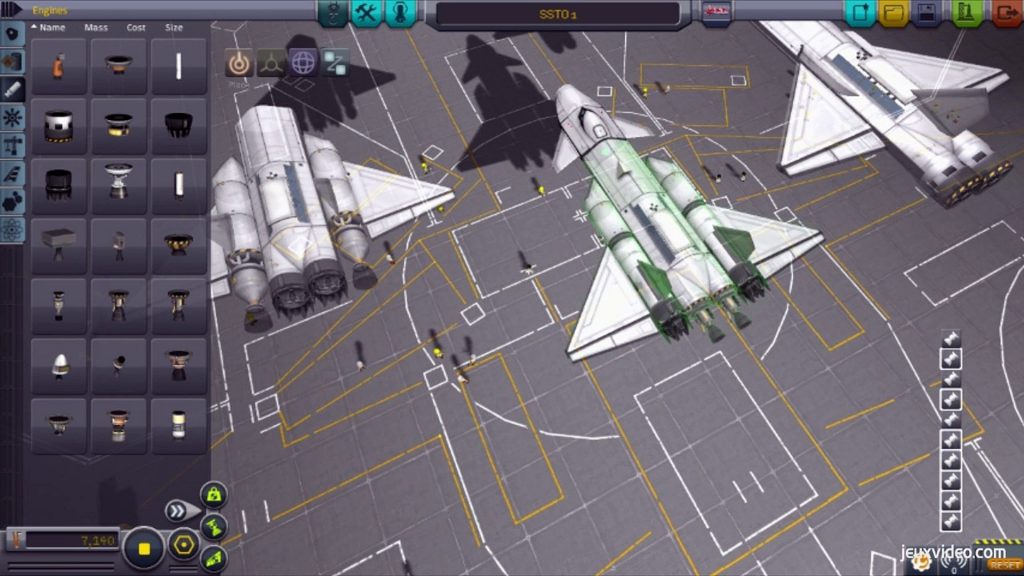
Task: Exit the editor using the red leave button
Action: point(1006,13)
